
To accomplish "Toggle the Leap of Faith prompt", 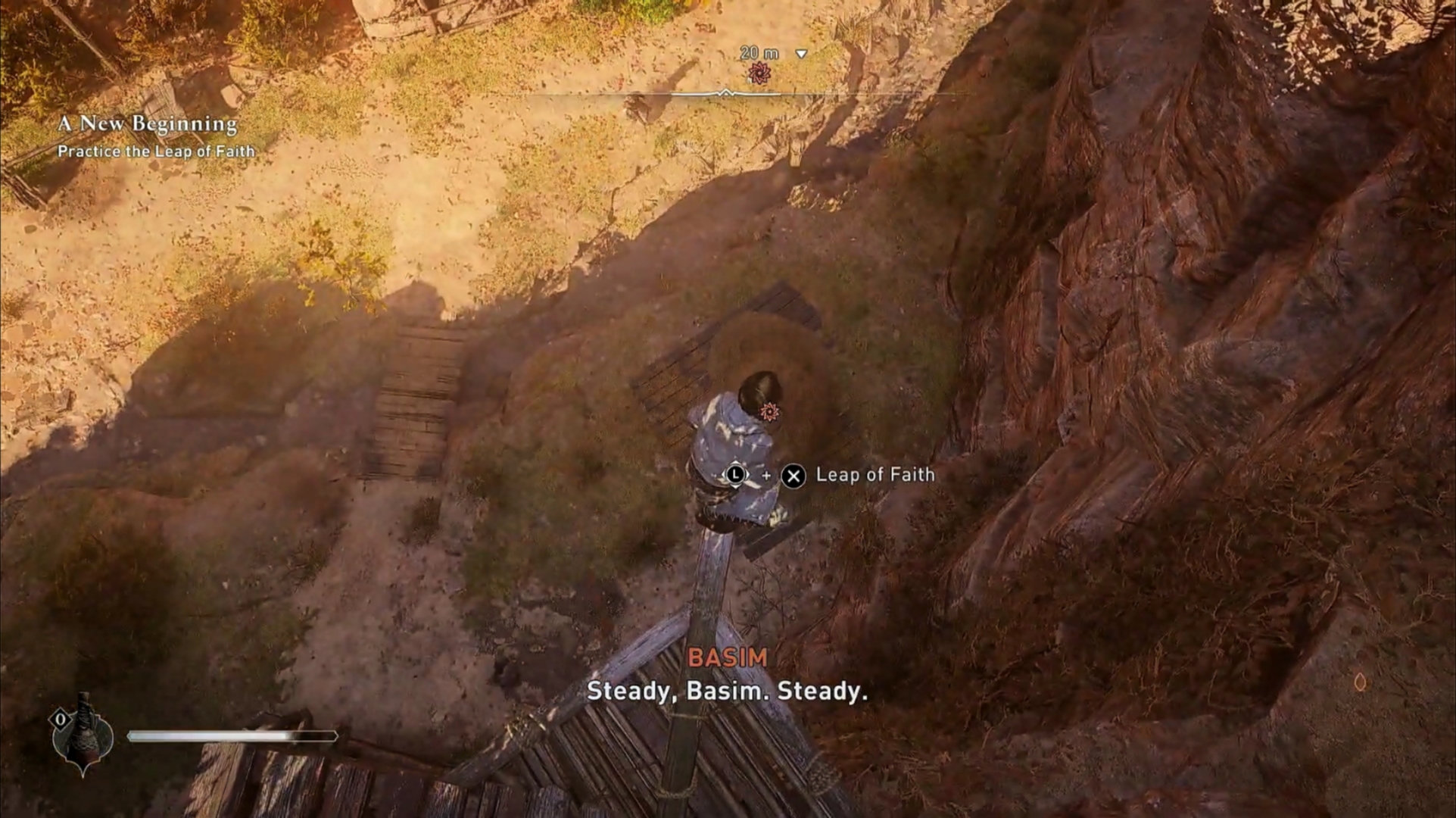I will (832, 475).
